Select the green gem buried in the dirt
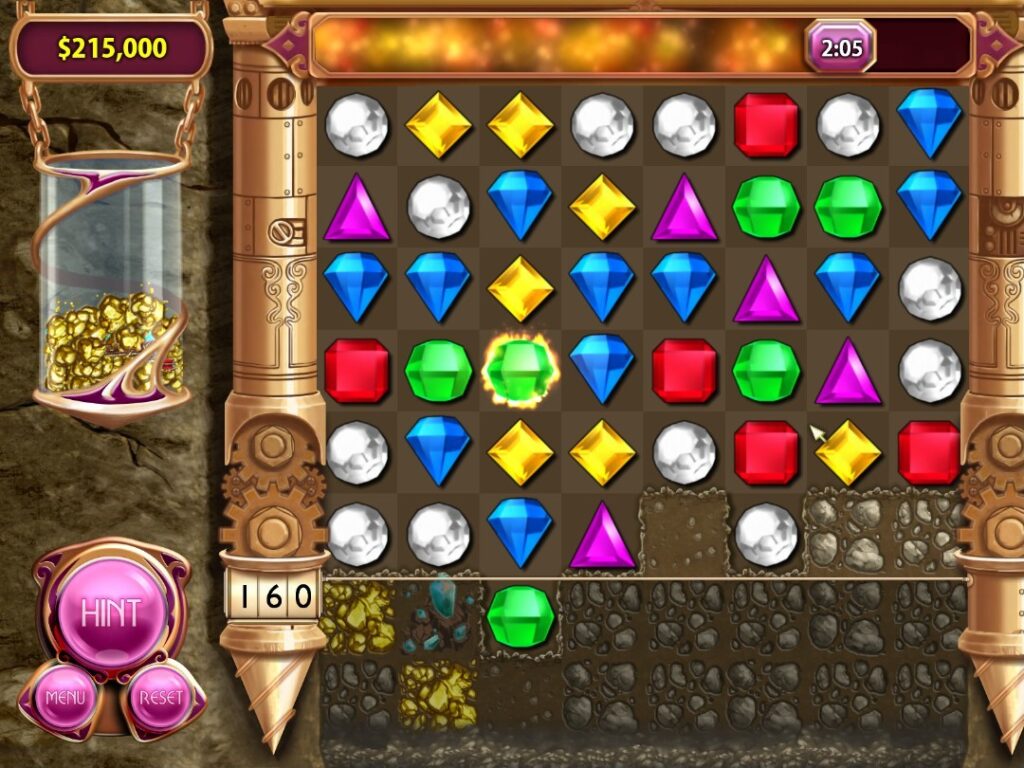 point(520,617)
